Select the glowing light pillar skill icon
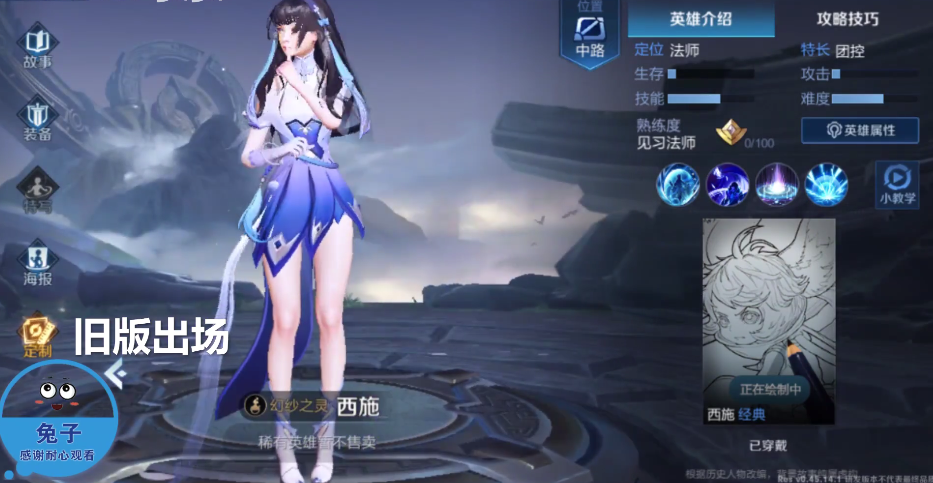The width and height of the screenshot is (933, 483). (x=776, y=184)
